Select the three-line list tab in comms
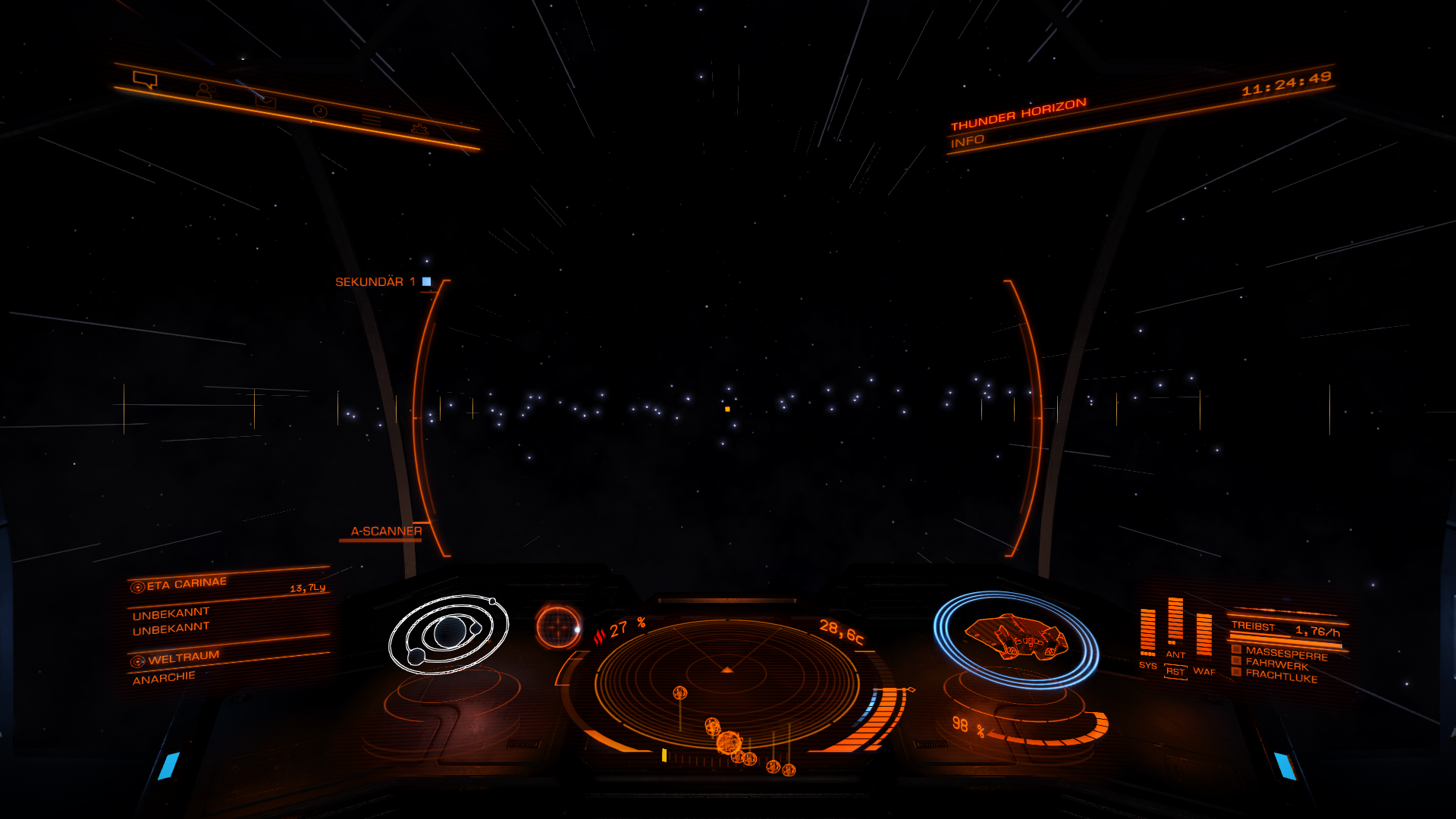 click(x=371, y=120)
